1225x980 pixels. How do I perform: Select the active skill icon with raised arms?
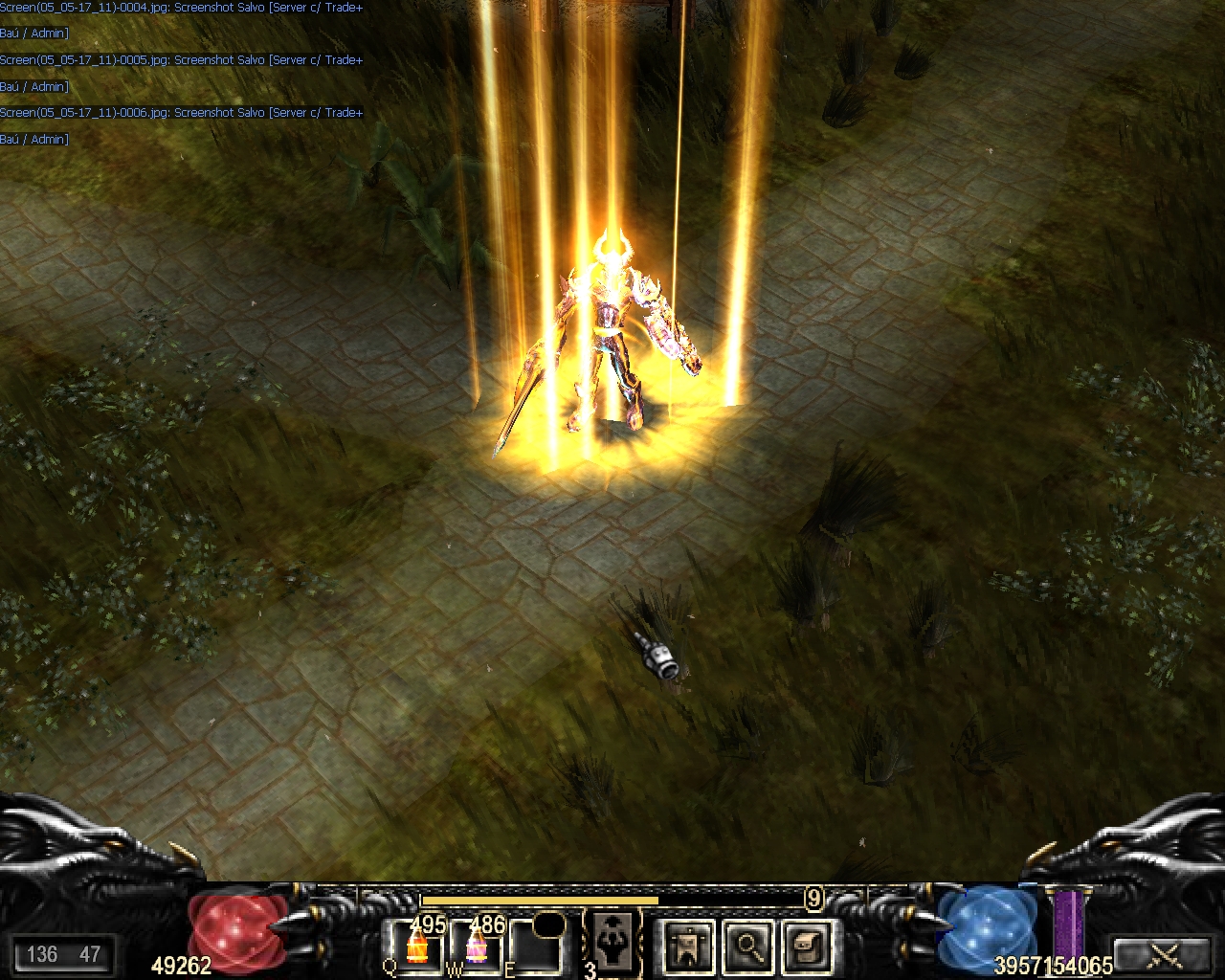(x=612, y=941)
